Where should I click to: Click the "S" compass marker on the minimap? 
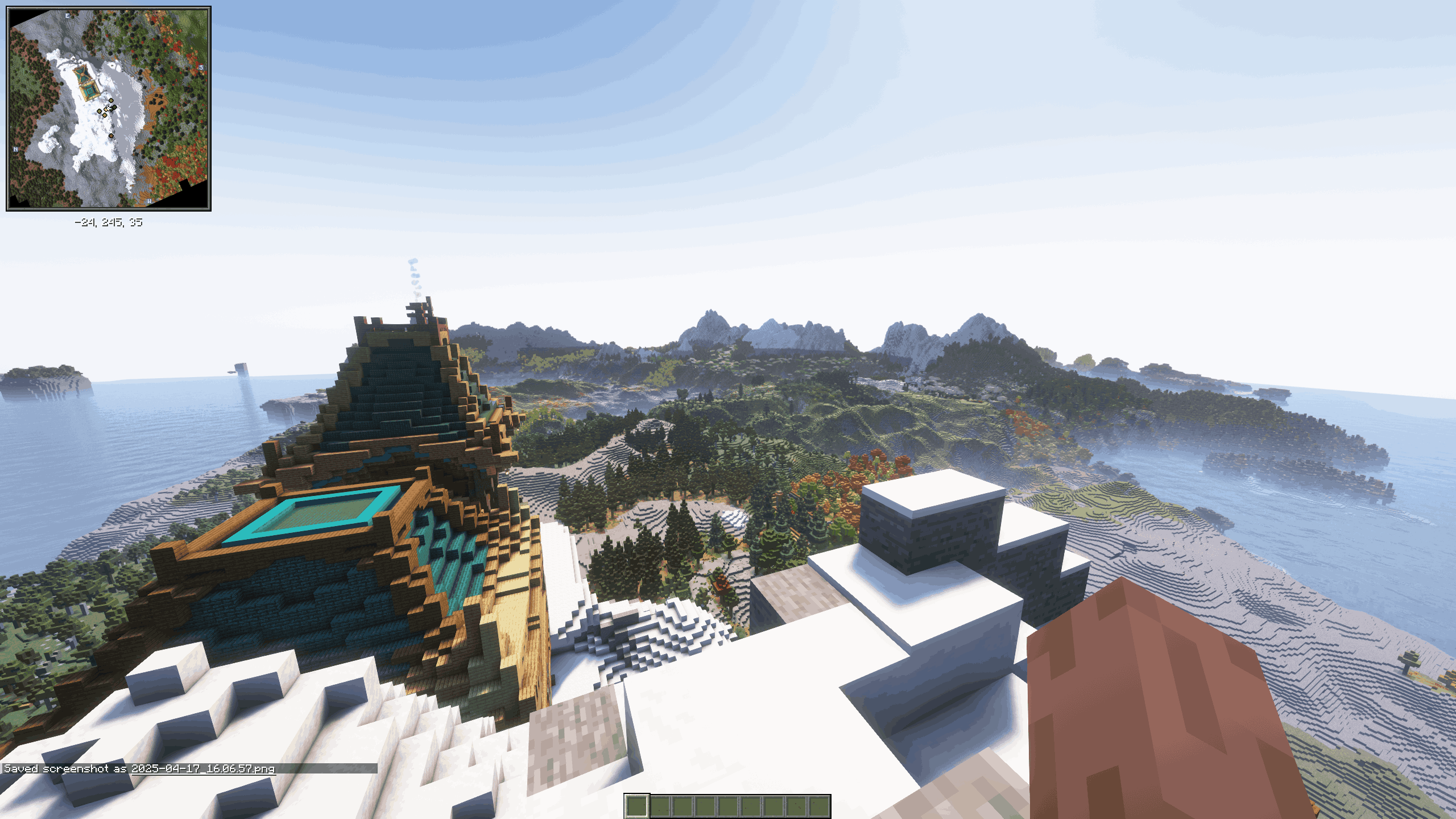201,67
